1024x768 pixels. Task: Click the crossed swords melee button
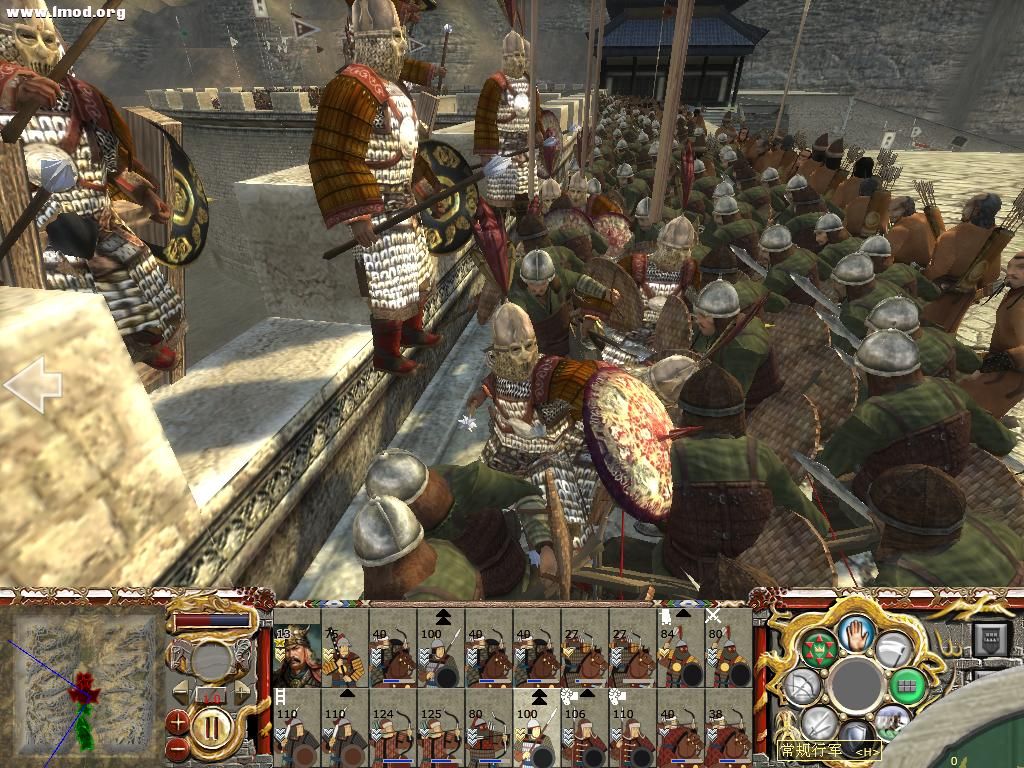[x=819, y=723]
